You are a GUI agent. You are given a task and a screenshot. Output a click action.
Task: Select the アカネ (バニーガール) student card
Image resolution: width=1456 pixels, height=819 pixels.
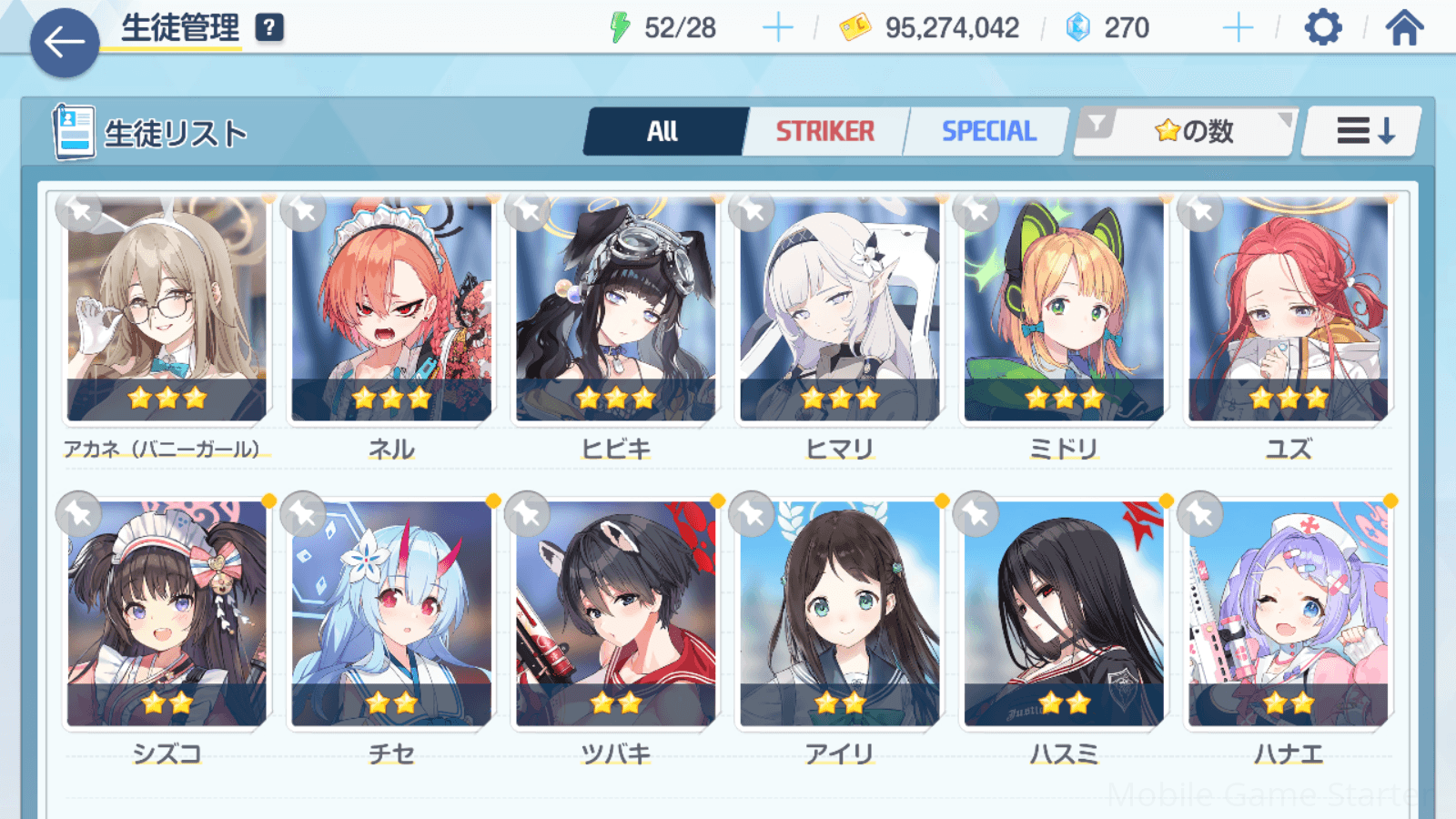(x=167, y=309)
